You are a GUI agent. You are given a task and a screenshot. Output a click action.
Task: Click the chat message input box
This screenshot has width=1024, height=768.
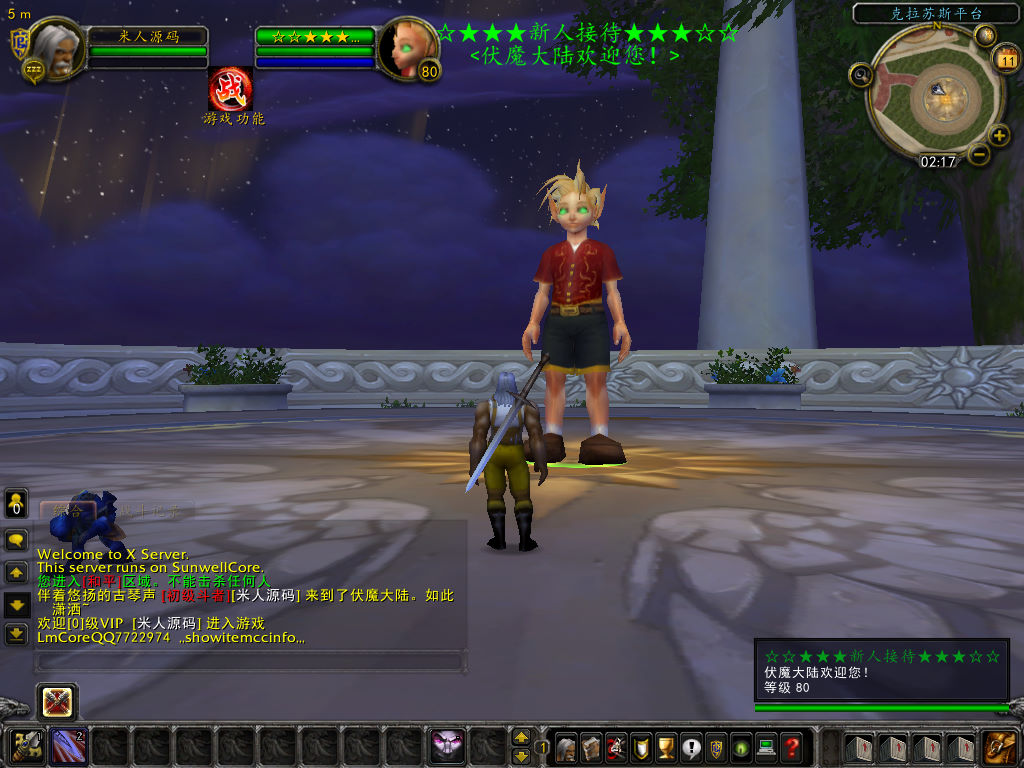tap(250, 661)
